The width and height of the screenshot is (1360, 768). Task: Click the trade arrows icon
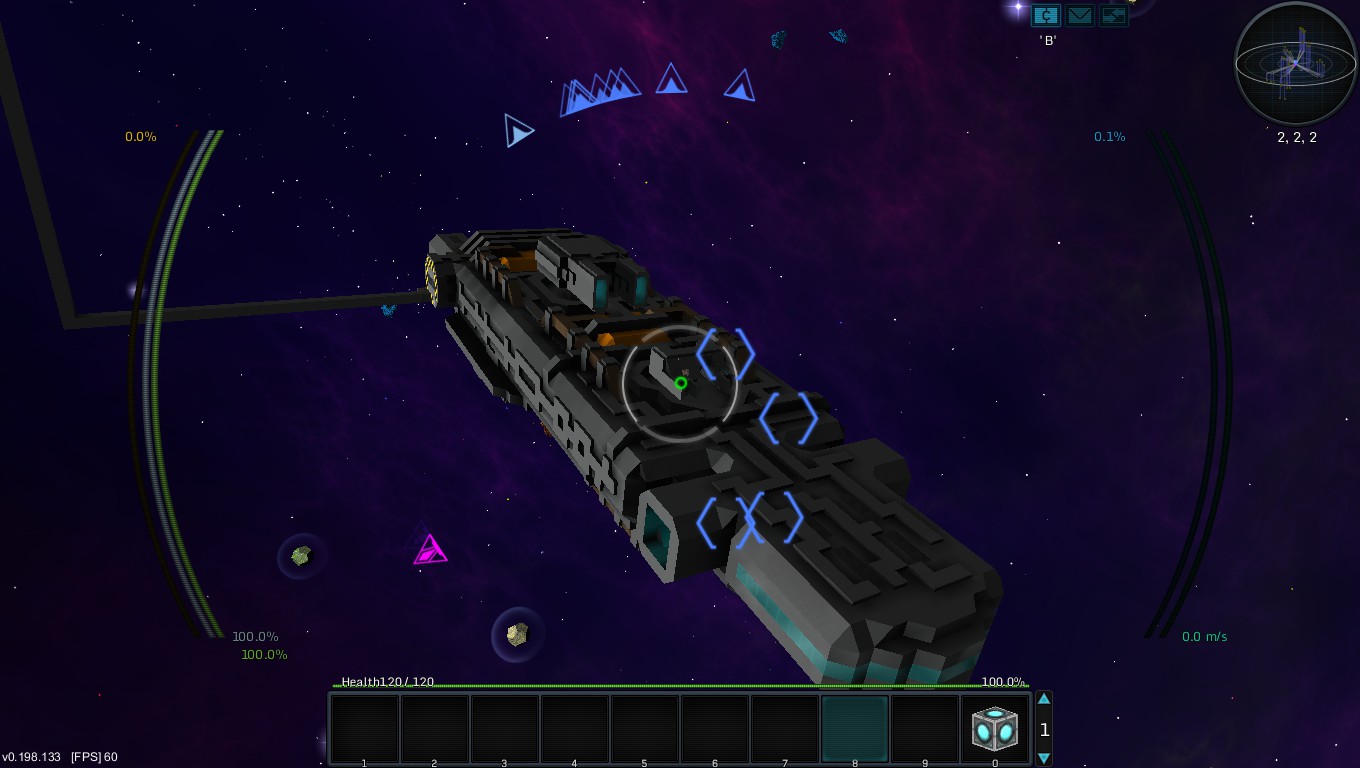click(x=1113, y=15)
